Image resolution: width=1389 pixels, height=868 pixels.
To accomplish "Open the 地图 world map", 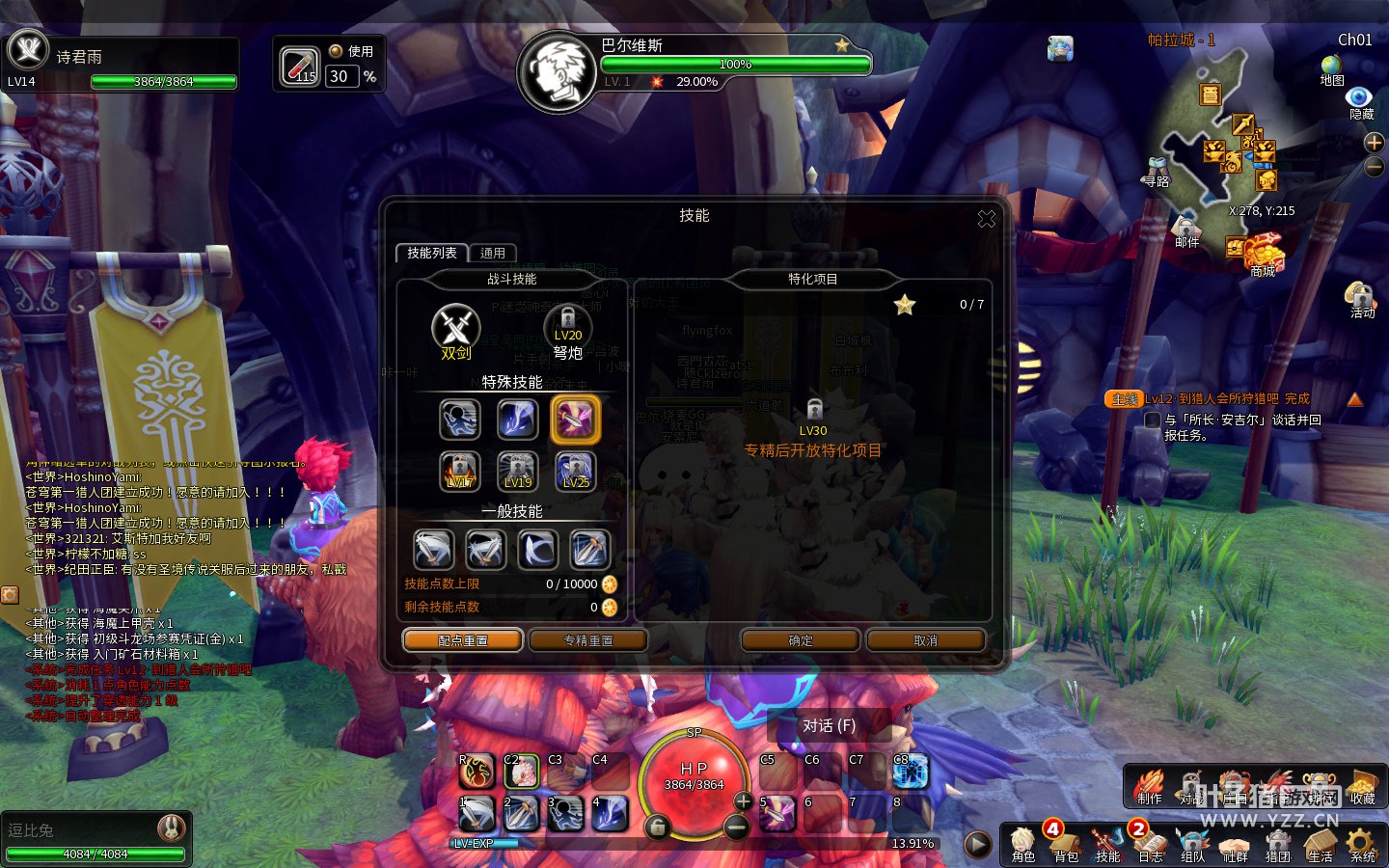I will (1332, 68).
